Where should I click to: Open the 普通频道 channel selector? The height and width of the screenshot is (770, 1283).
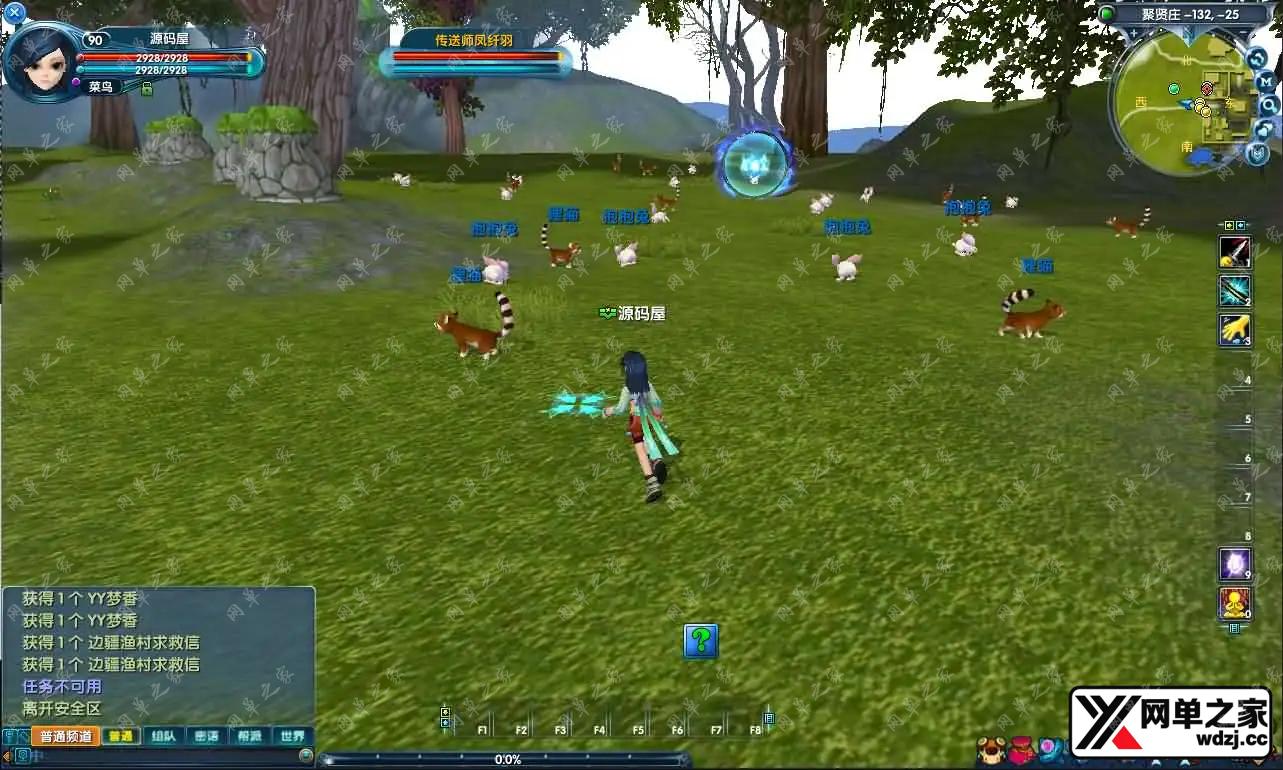coord(65,736)
